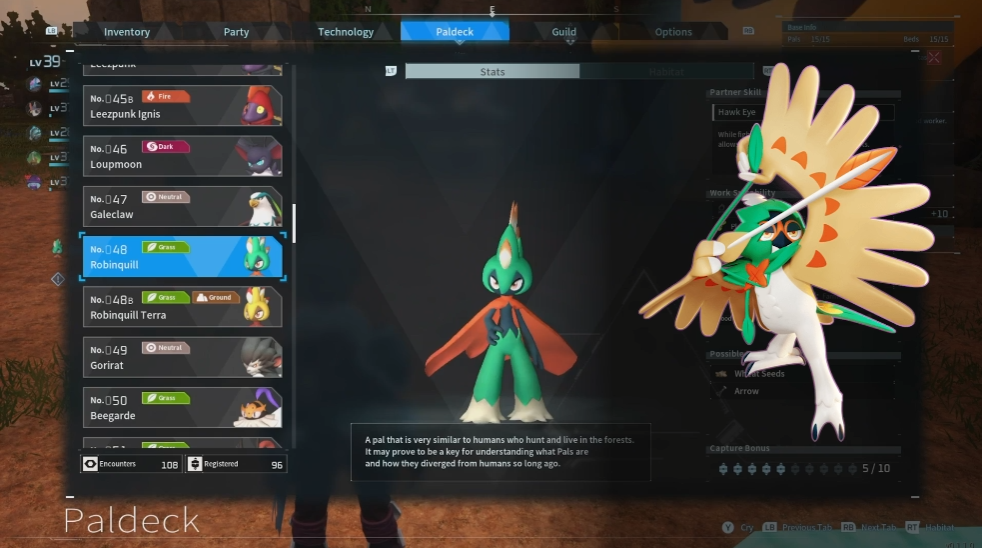This screenshot has height=548, width=982.
Task: Click the highlighted Robinquill entry
Action: coord(181,256)
